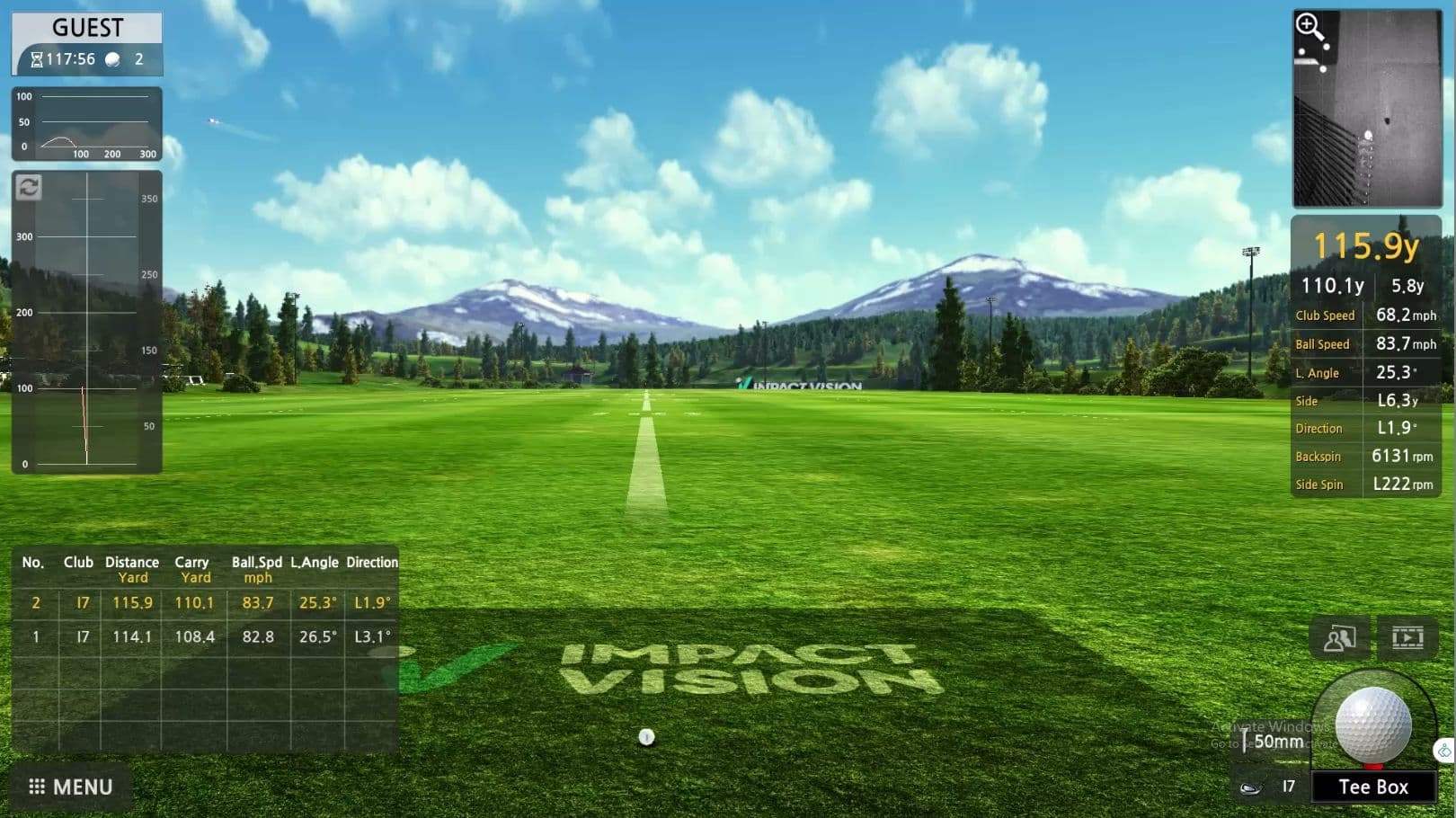Select the GUEST profile header
1456x818 pixels.
click(x=85, y=27)
